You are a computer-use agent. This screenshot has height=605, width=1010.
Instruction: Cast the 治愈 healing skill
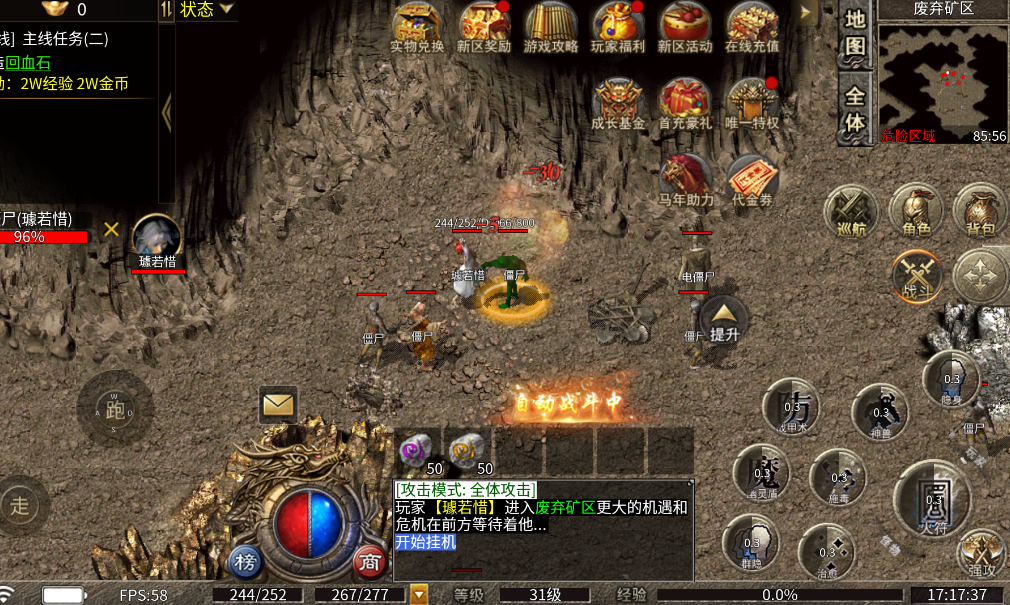coord(826,551)
